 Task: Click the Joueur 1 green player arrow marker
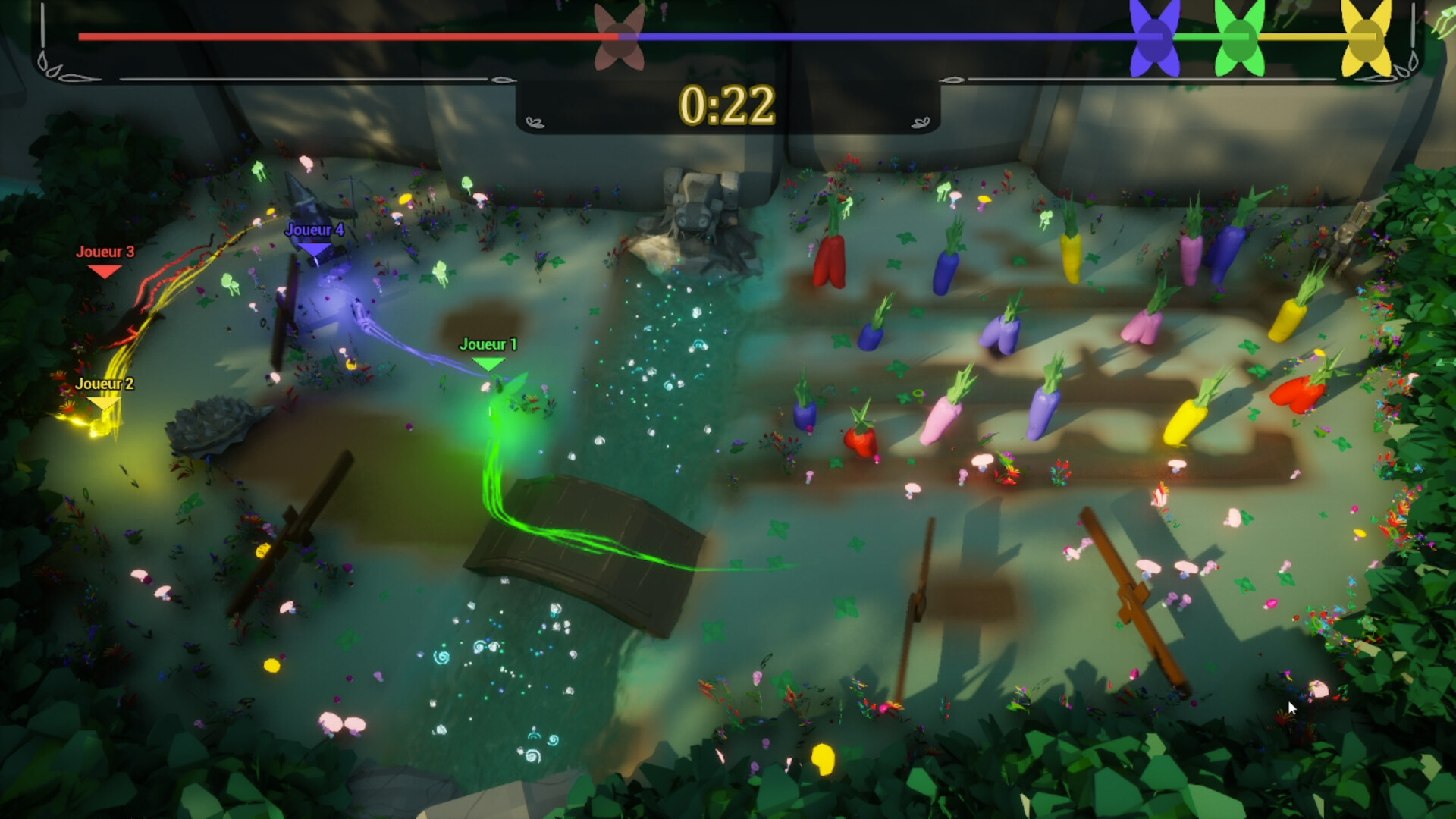click(489, 362)
